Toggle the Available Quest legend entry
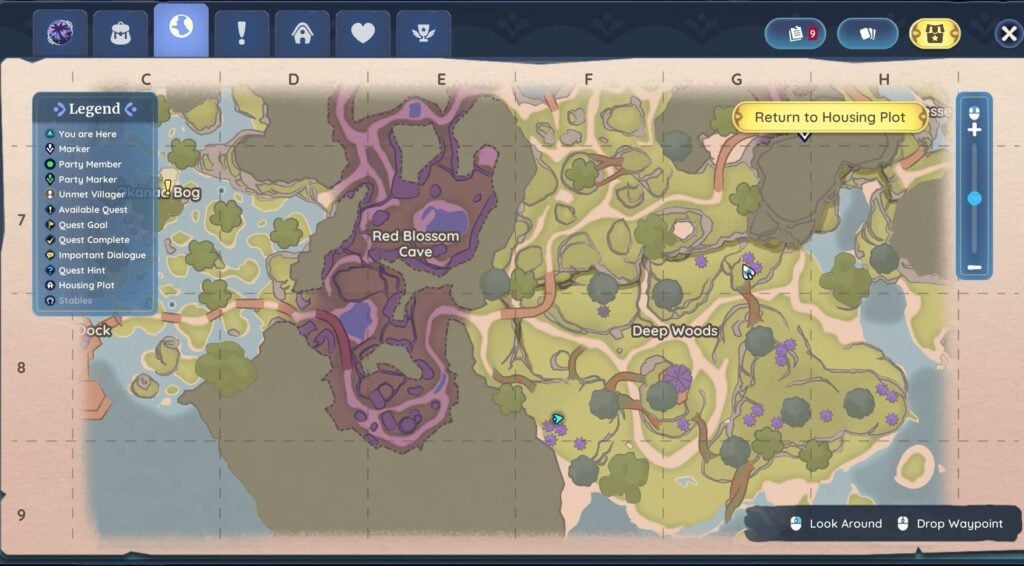 tap(93, 210)
